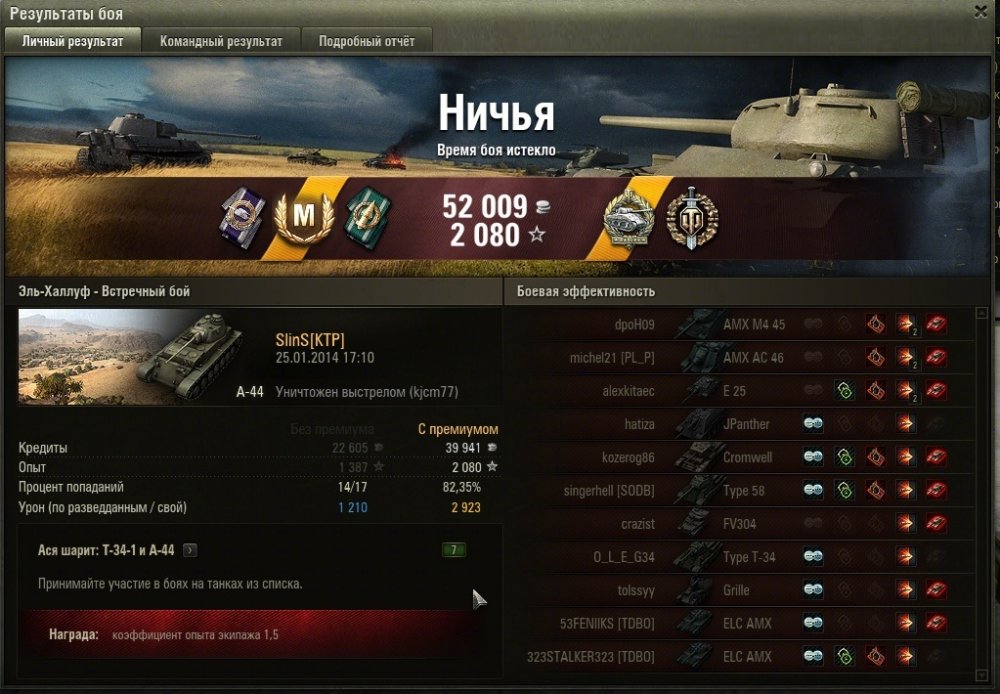
Task: Show the Подробный отчёт tab
Action: (367, 41)
